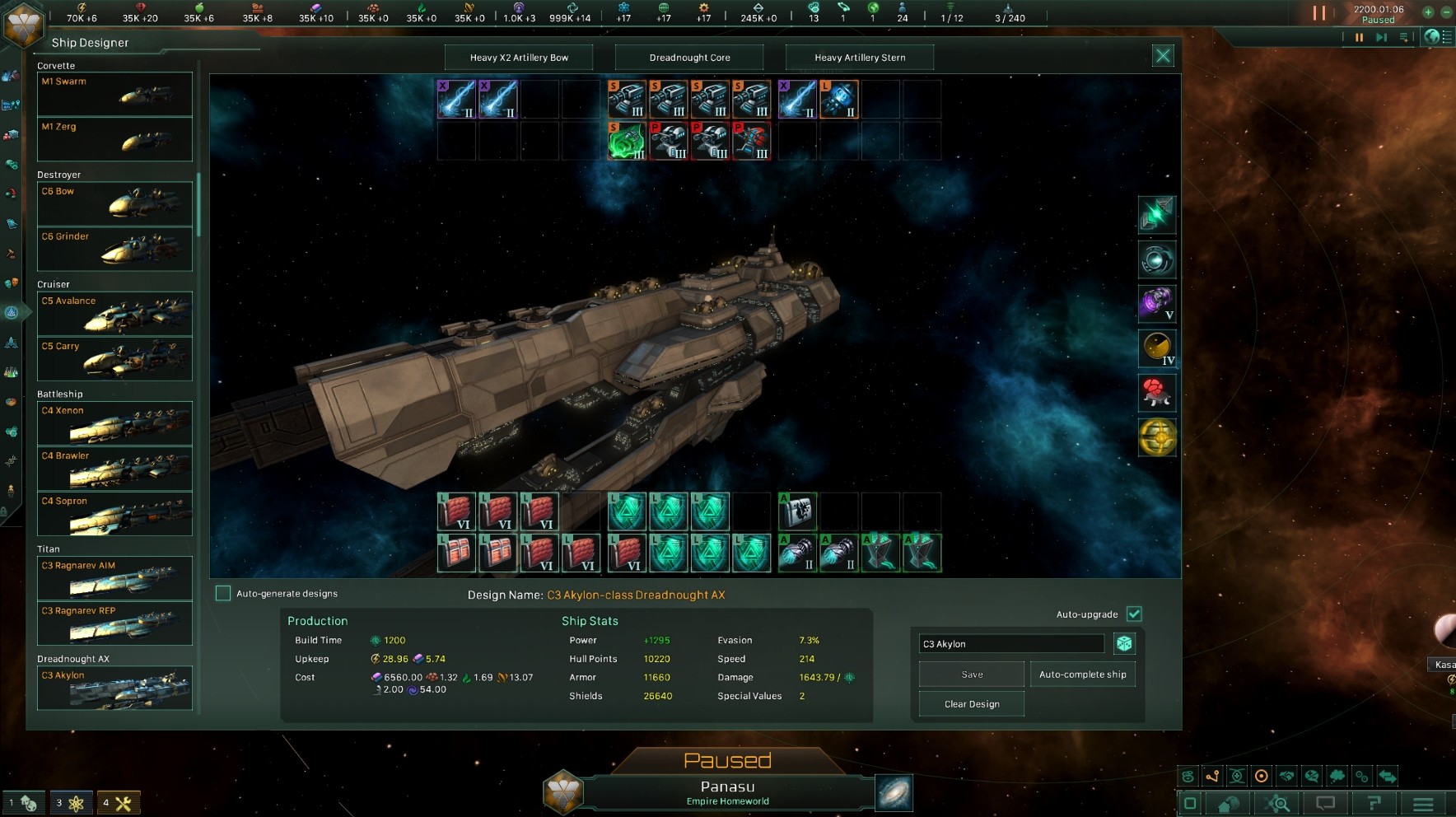Toggle Auto-generate designs checkbox
Viewport: 1456px width, 817px height.
223,593
